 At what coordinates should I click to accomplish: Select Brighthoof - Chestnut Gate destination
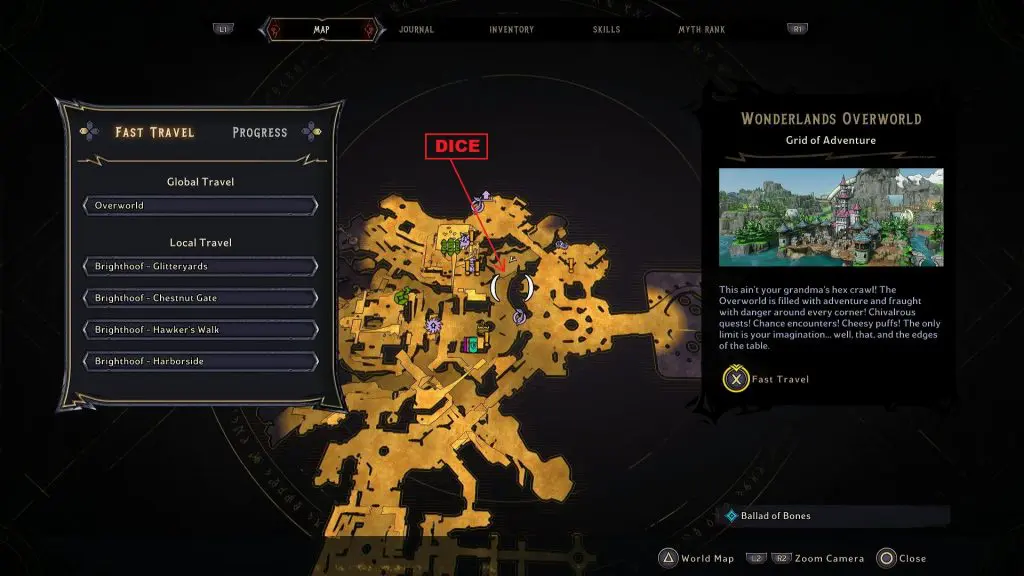[201, 298]
